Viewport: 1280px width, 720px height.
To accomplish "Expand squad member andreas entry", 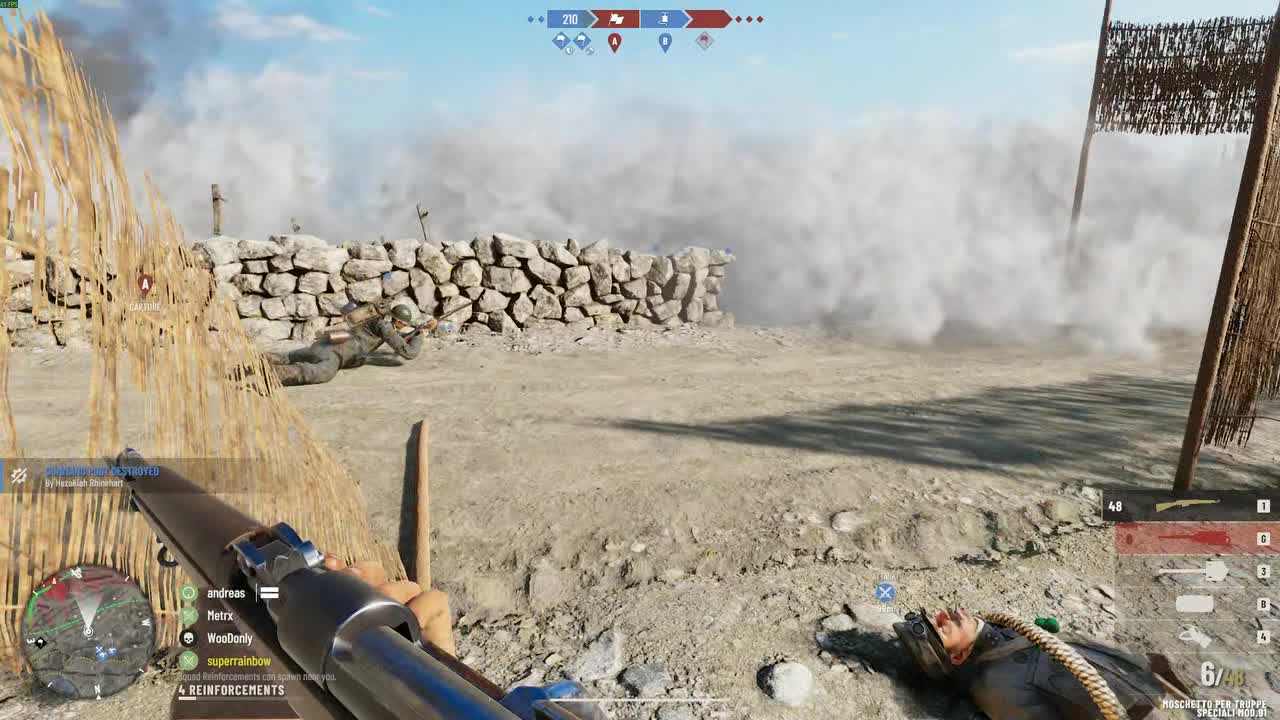I will click(226, 593).
